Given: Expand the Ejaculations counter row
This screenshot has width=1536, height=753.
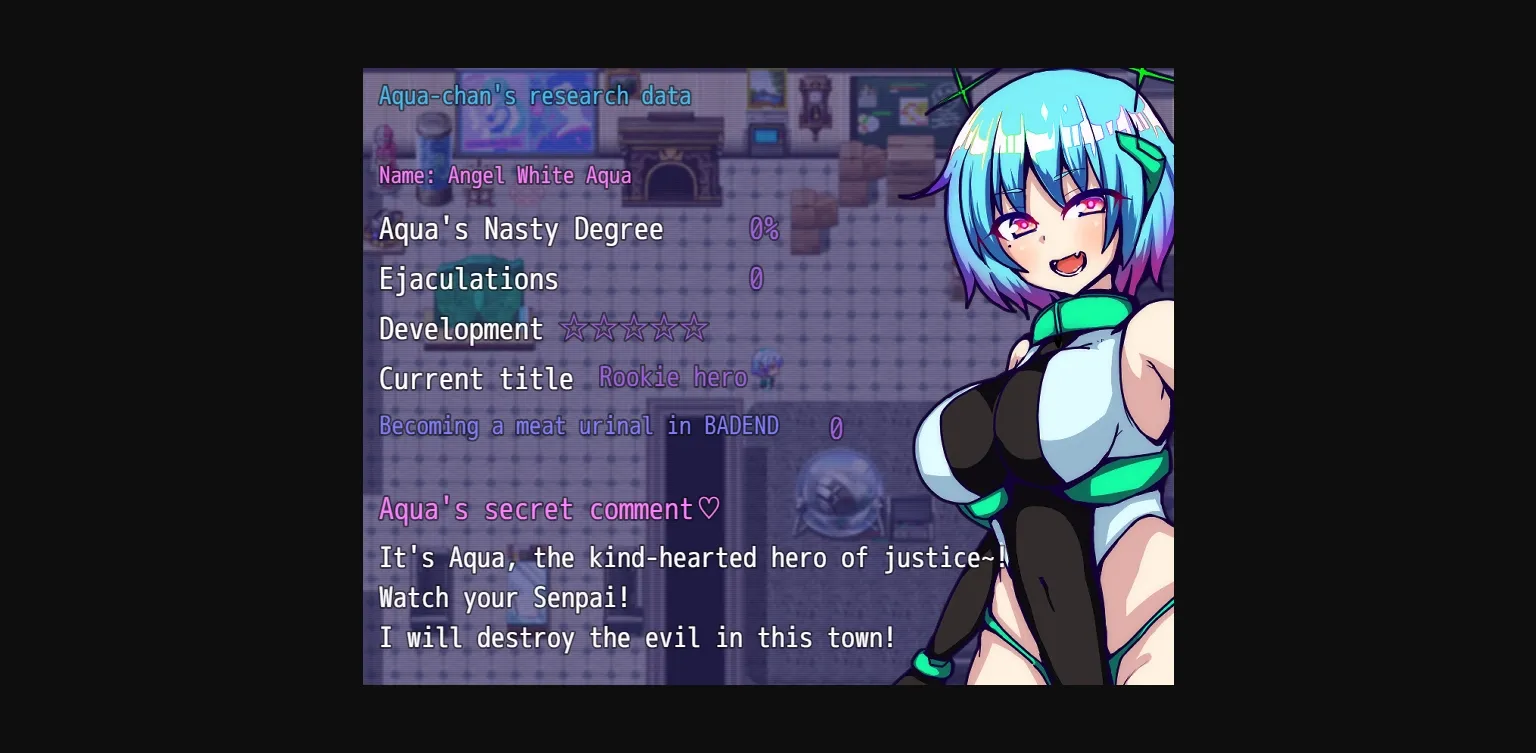Looking at the screenshot, I should [x=468, y=279].
